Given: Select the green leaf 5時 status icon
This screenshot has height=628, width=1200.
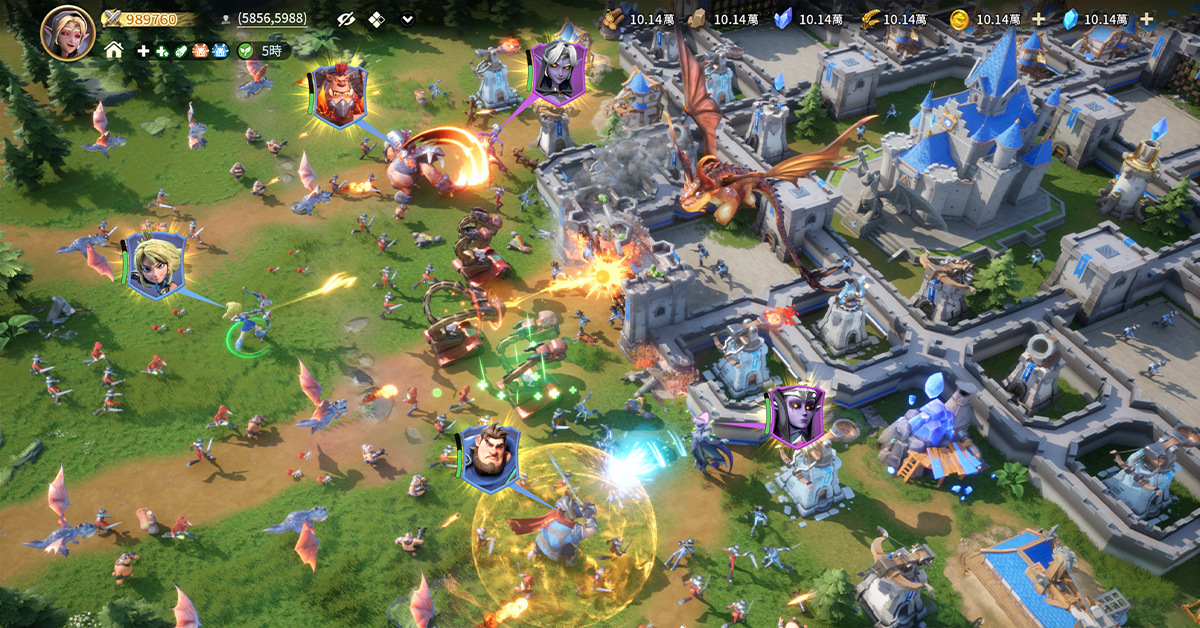Looking at the screenshot, I should click(246, 50).
